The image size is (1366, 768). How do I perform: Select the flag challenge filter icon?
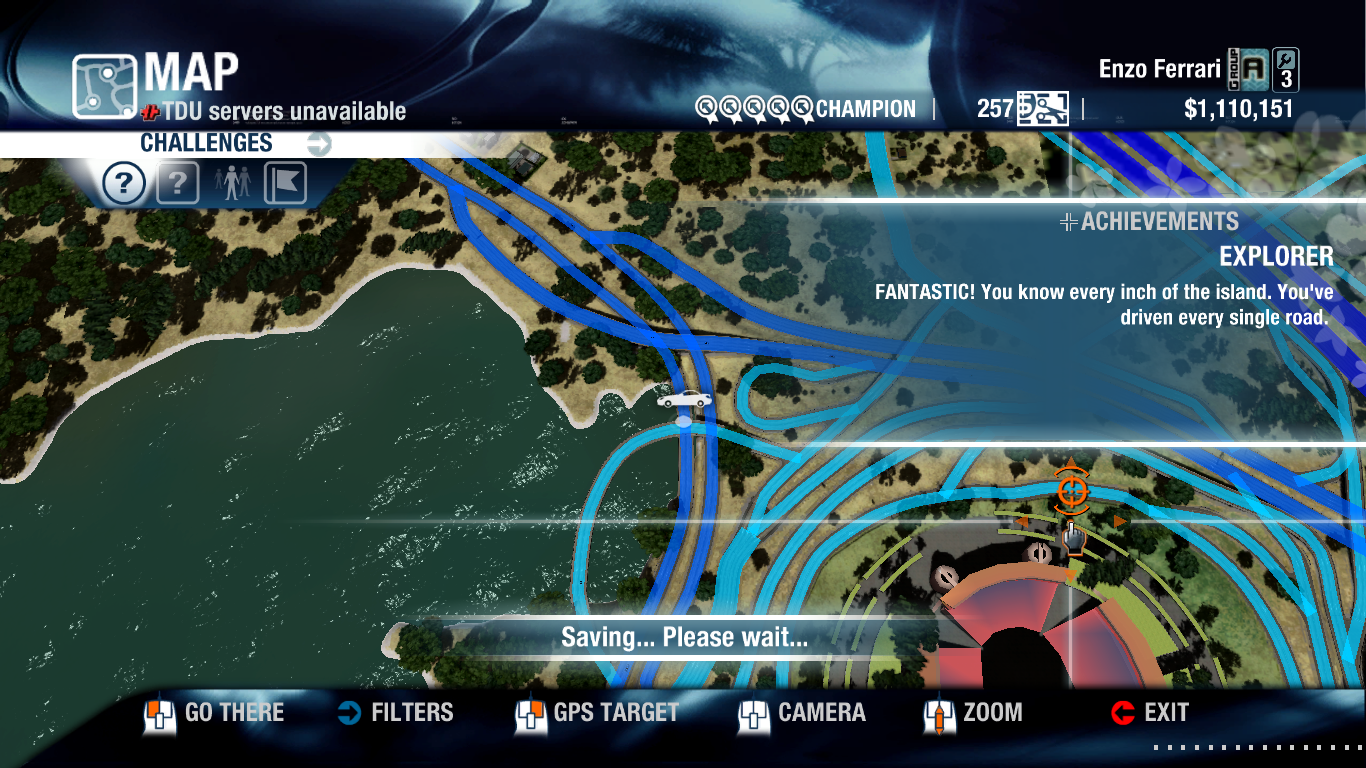(x=285, y=184)
